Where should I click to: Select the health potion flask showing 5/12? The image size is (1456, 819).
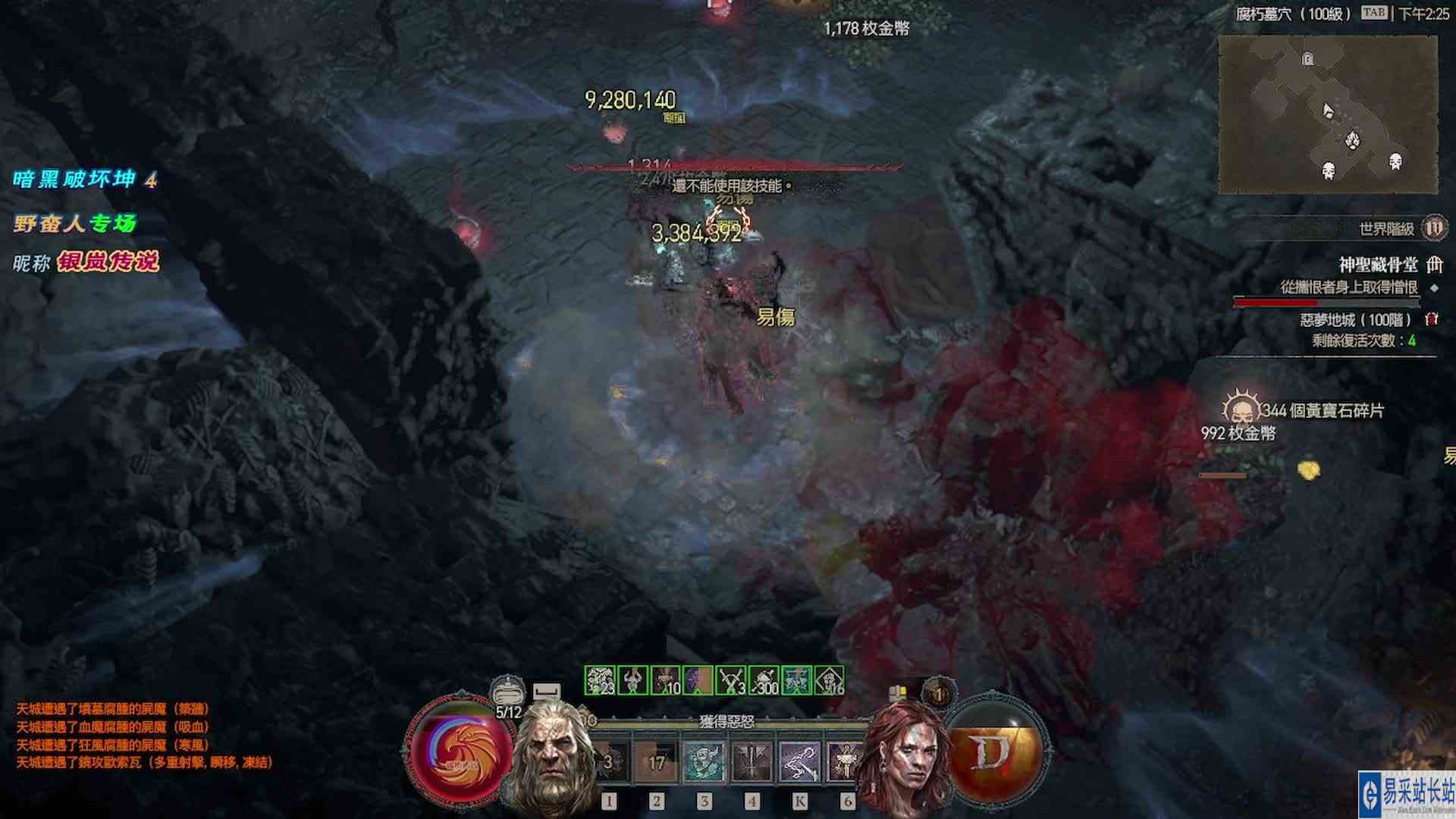point(508,693)
